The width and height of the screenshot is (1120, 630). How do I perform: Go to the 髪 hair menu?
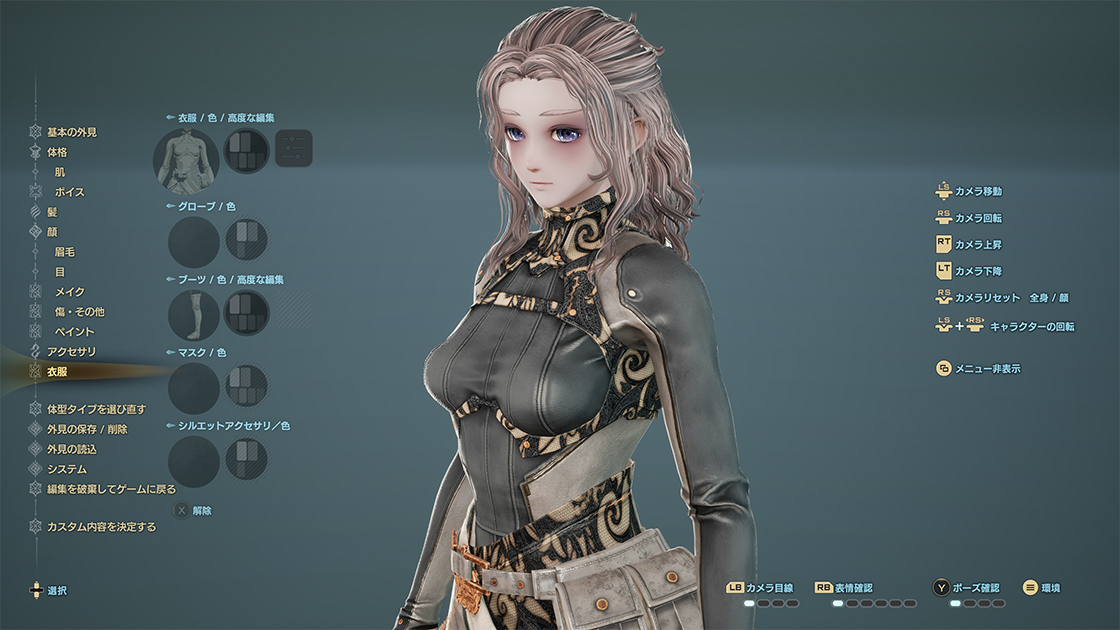[x=52, y=212]
